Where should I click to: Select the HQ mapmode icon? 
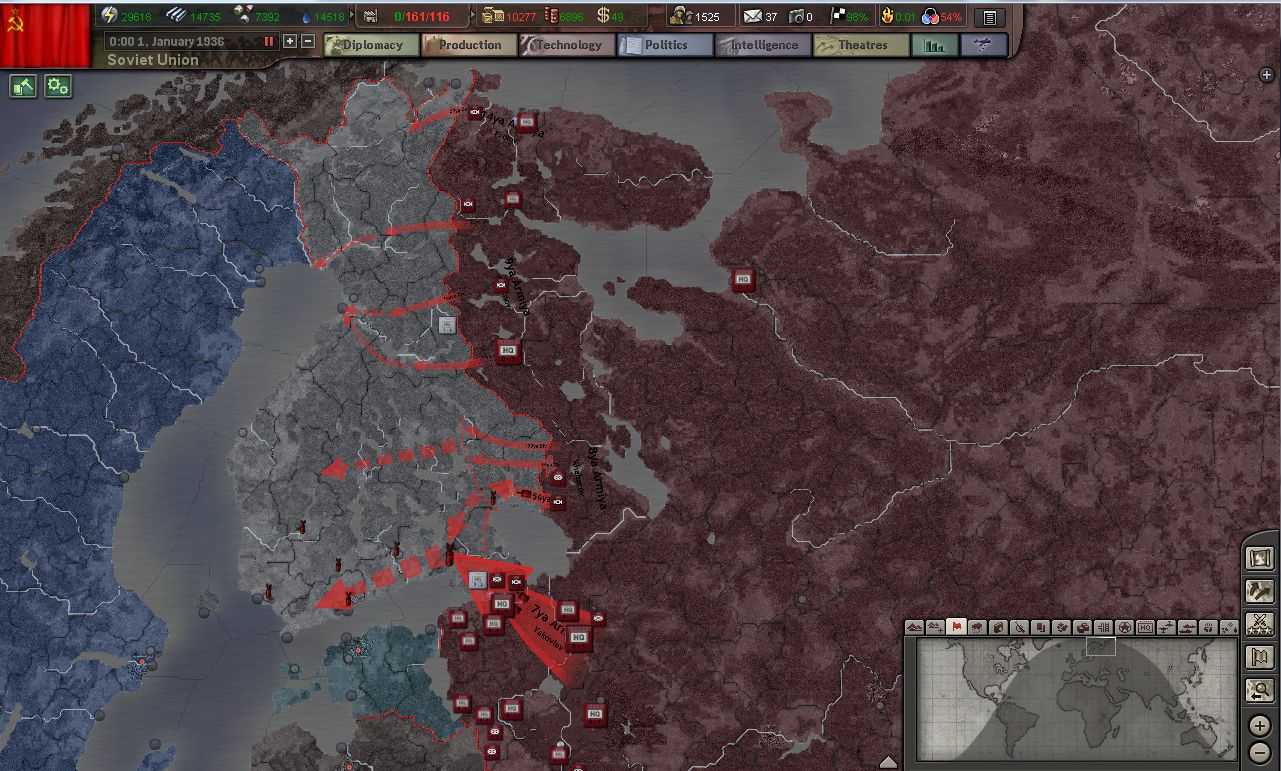point(1145,627)
